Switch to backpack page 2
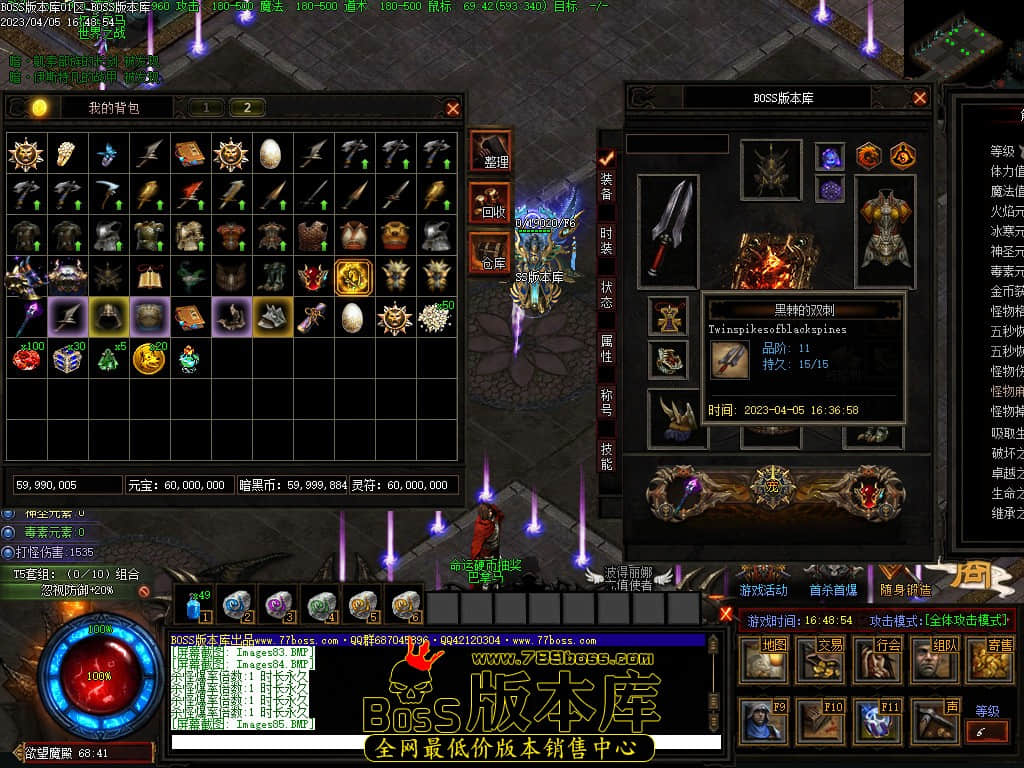This screenshot has height=768, width=1024. tap(247, 108)
